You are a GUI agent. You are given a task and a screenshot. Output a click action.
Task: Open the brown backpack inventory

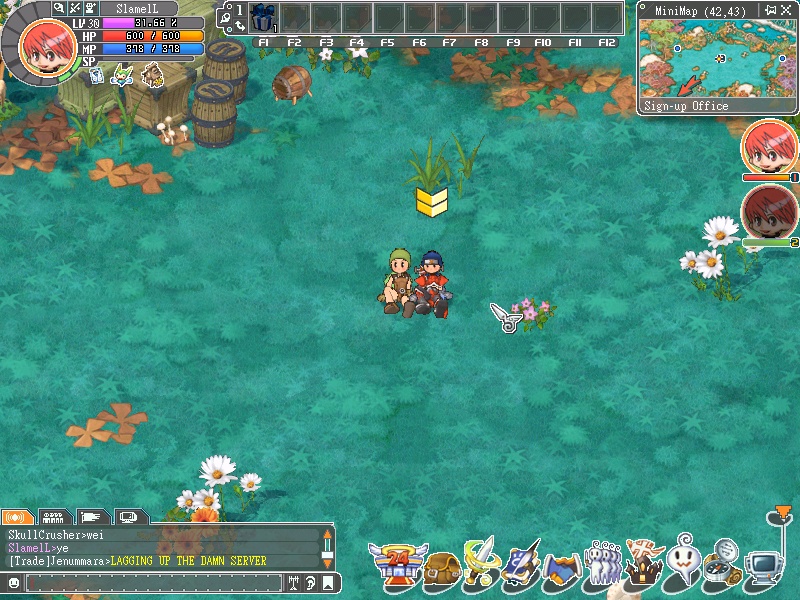click(x=441, y=566)
